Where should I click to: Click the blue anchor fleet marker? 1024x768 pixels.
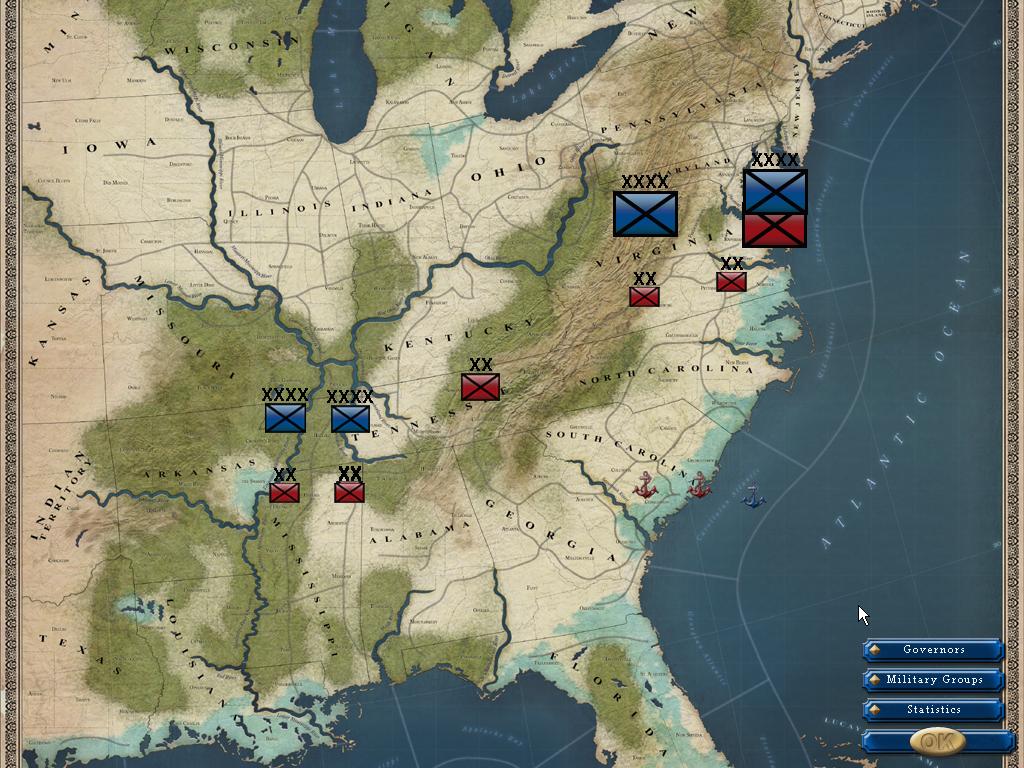click(754, 496)
